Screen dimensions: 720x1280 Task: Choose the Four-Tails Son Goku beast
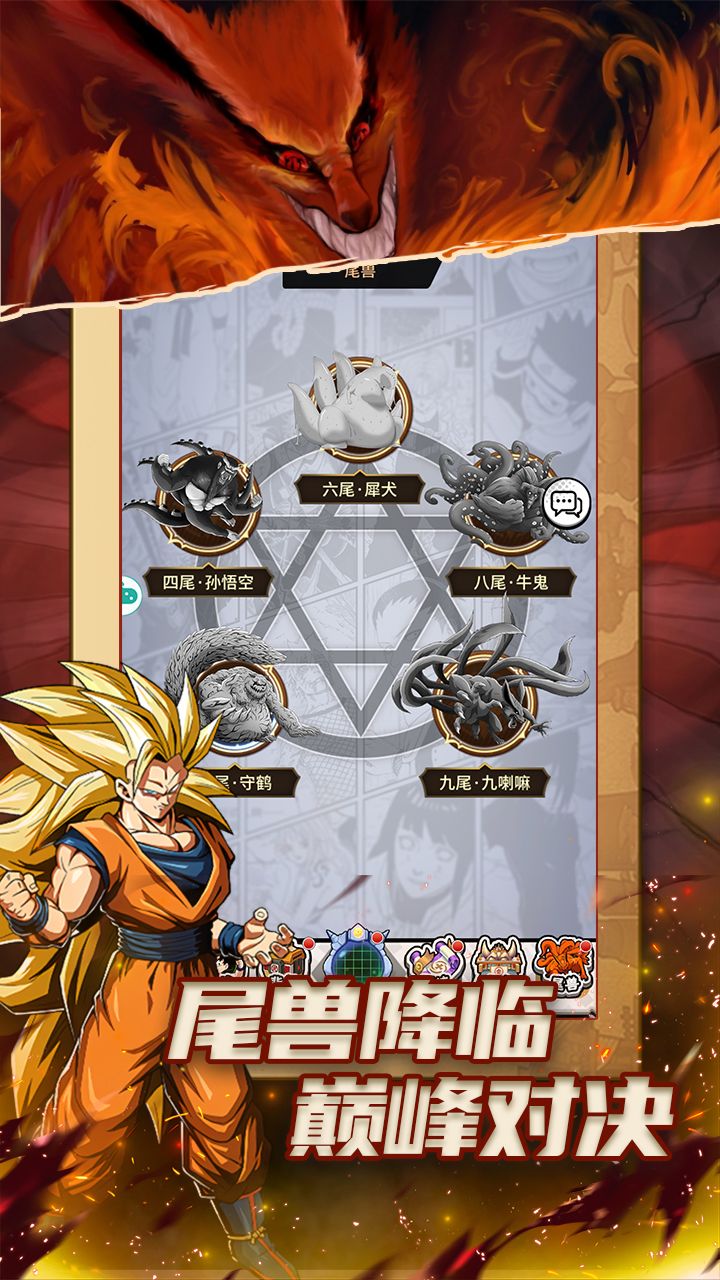(209, 498)
